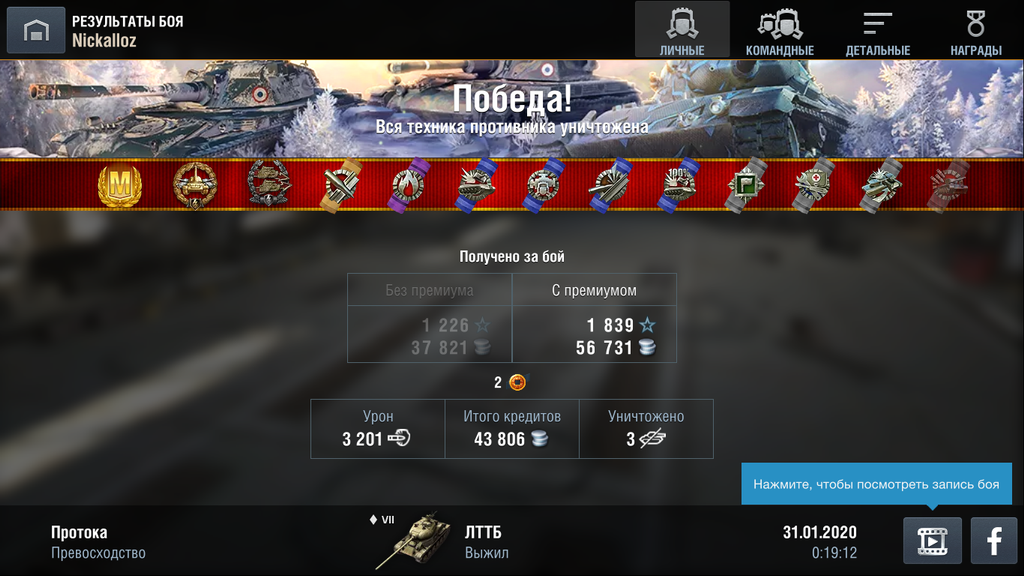Check the 100% tank medal
The height and width of the screenshot is (576, 1024).
678,186
